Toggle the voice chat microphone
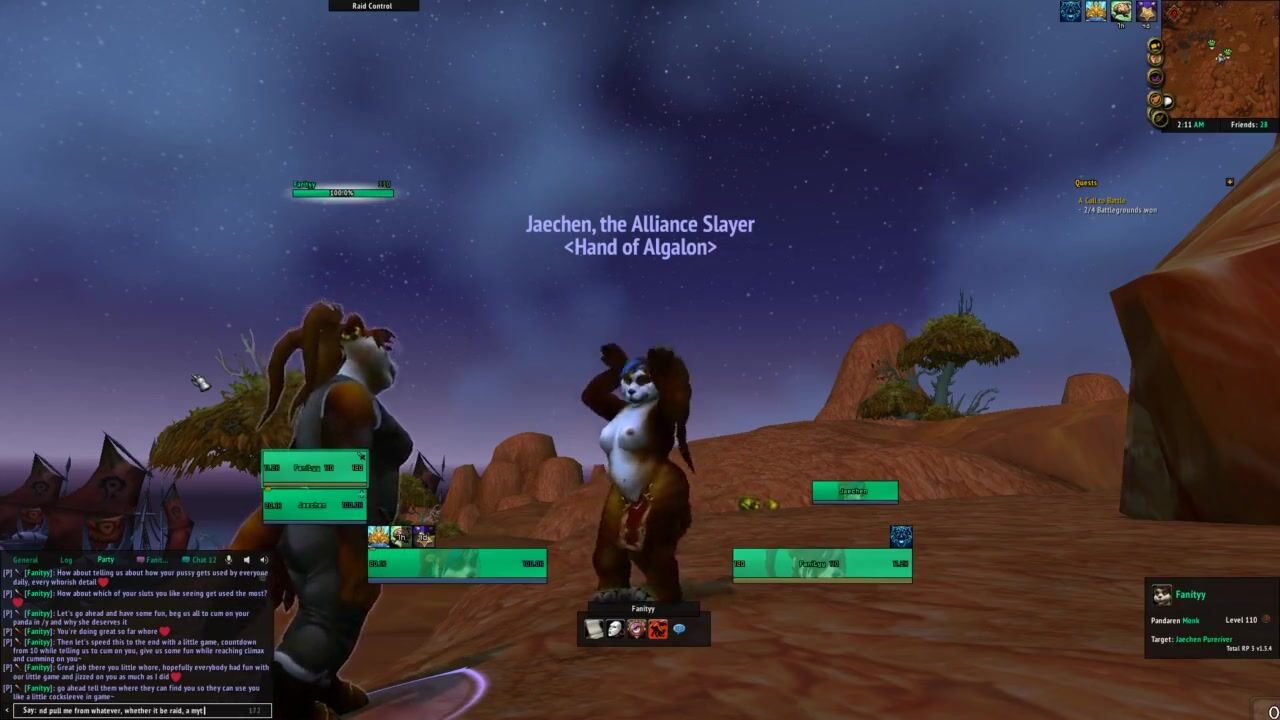The image size is (1280, 720). click(229, 560)
